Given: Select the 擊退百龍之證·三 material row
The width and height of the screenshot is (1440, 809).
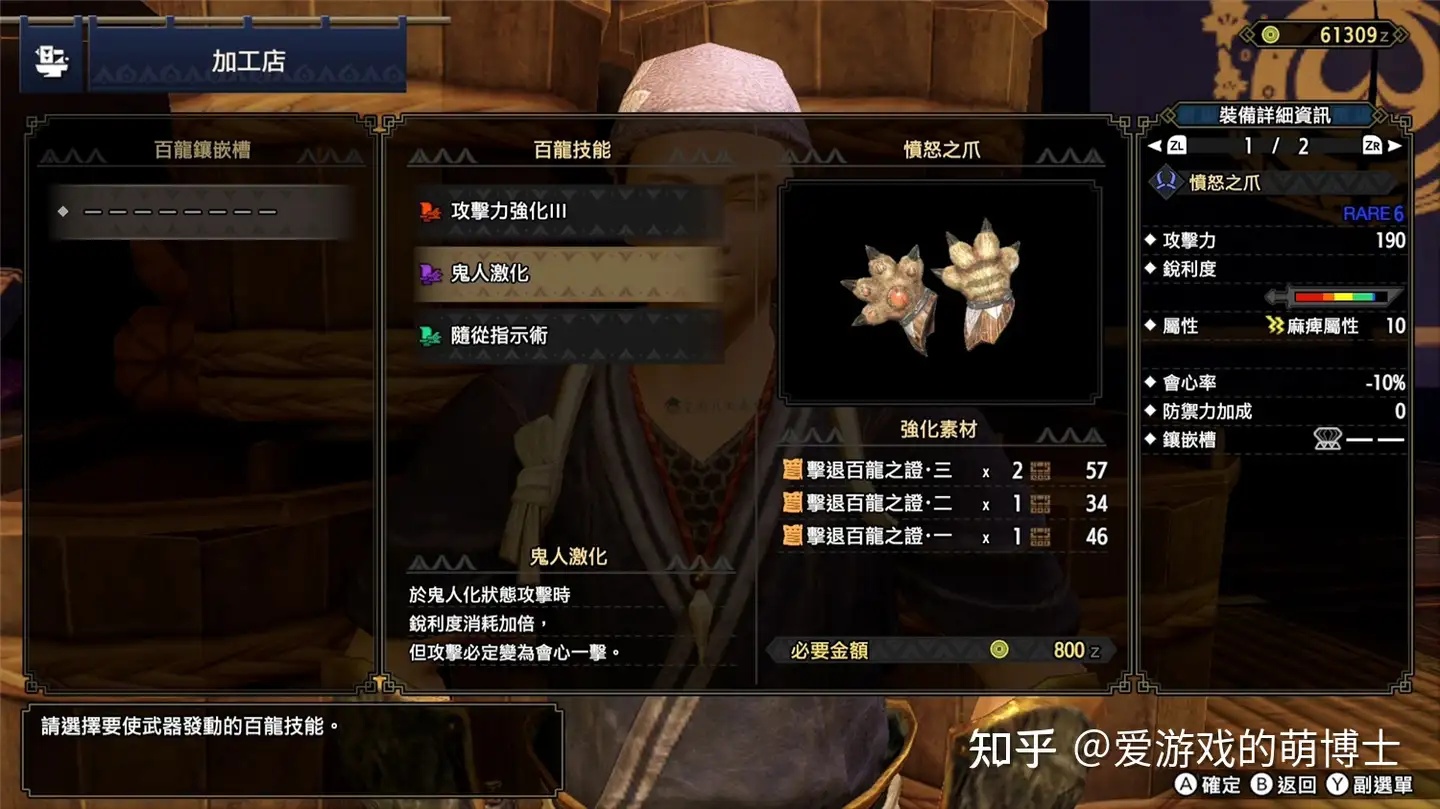Looking at the screenshot, I should [944, 471].
